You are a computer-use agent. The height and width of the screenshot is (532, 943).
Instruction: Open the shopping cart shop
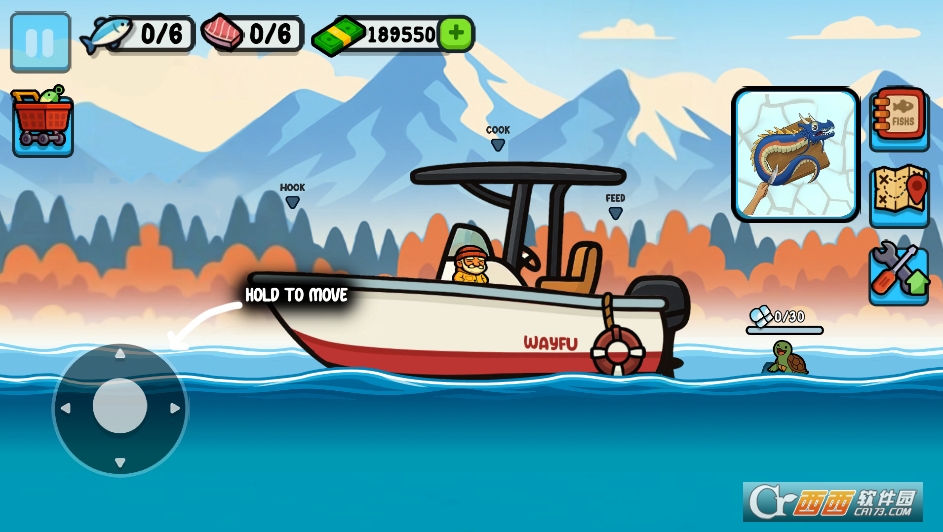(42, 123)
